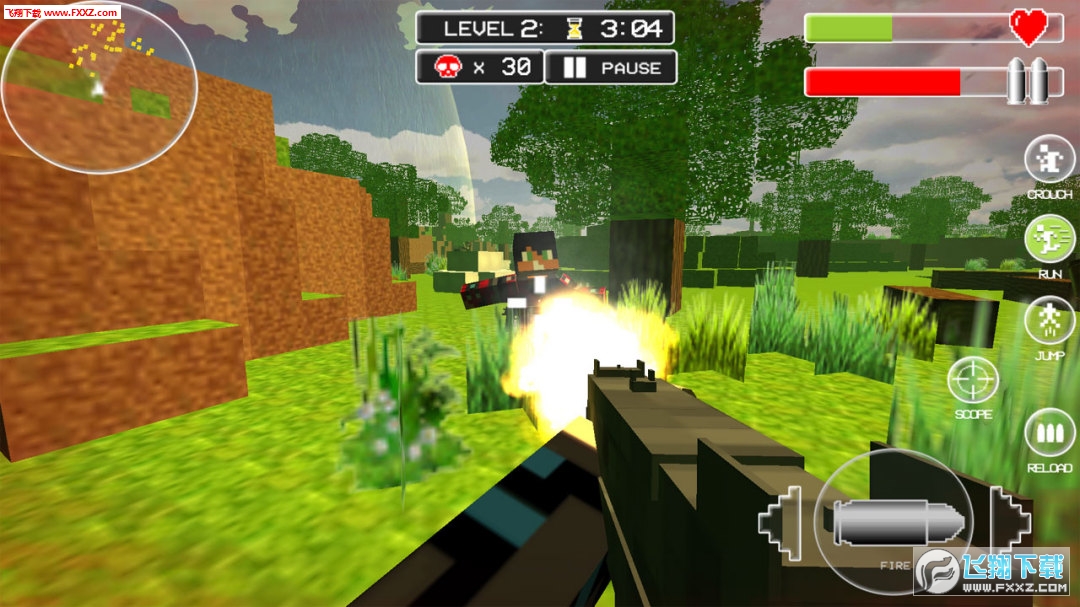Reload the weapon with the Reload button
Viewport: 1080px width, 607px height.
pyautogui.click(x=1049, y=433)
